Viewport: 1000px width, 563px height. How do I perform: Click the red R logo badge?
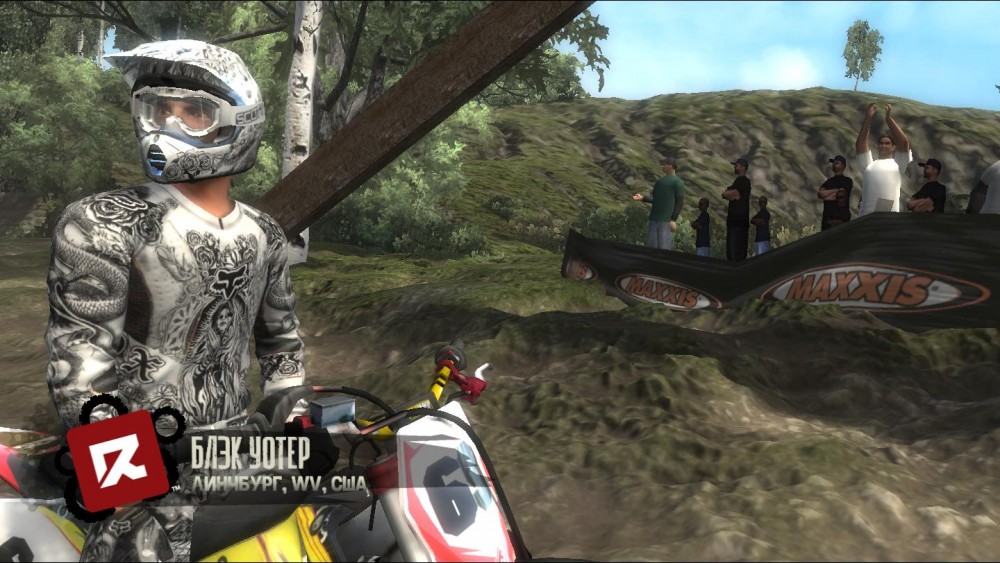117,461
